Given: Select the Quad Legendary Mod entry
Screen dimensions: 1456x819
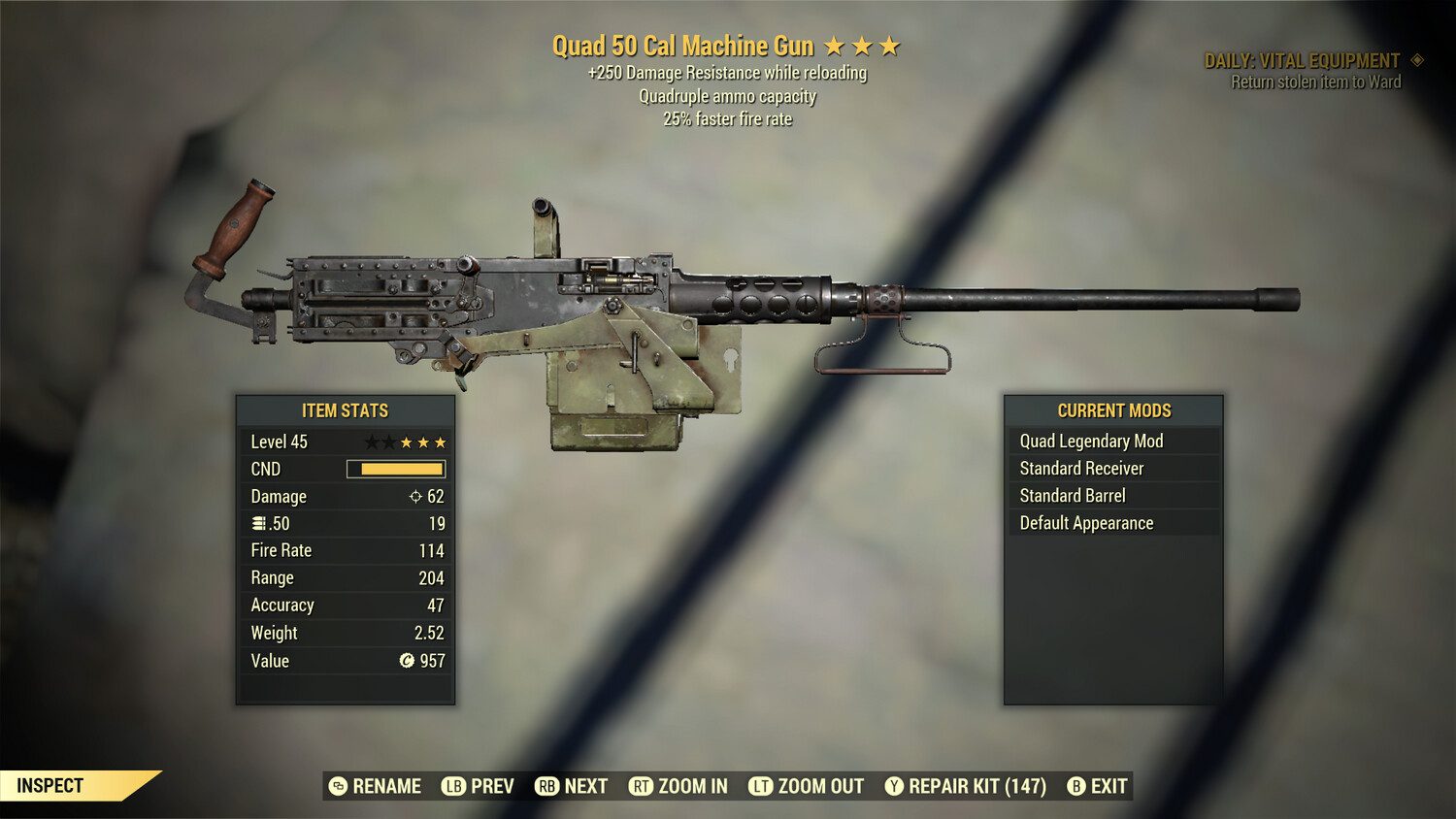Looking at the screenshot, I should (x=1091, y=441).
